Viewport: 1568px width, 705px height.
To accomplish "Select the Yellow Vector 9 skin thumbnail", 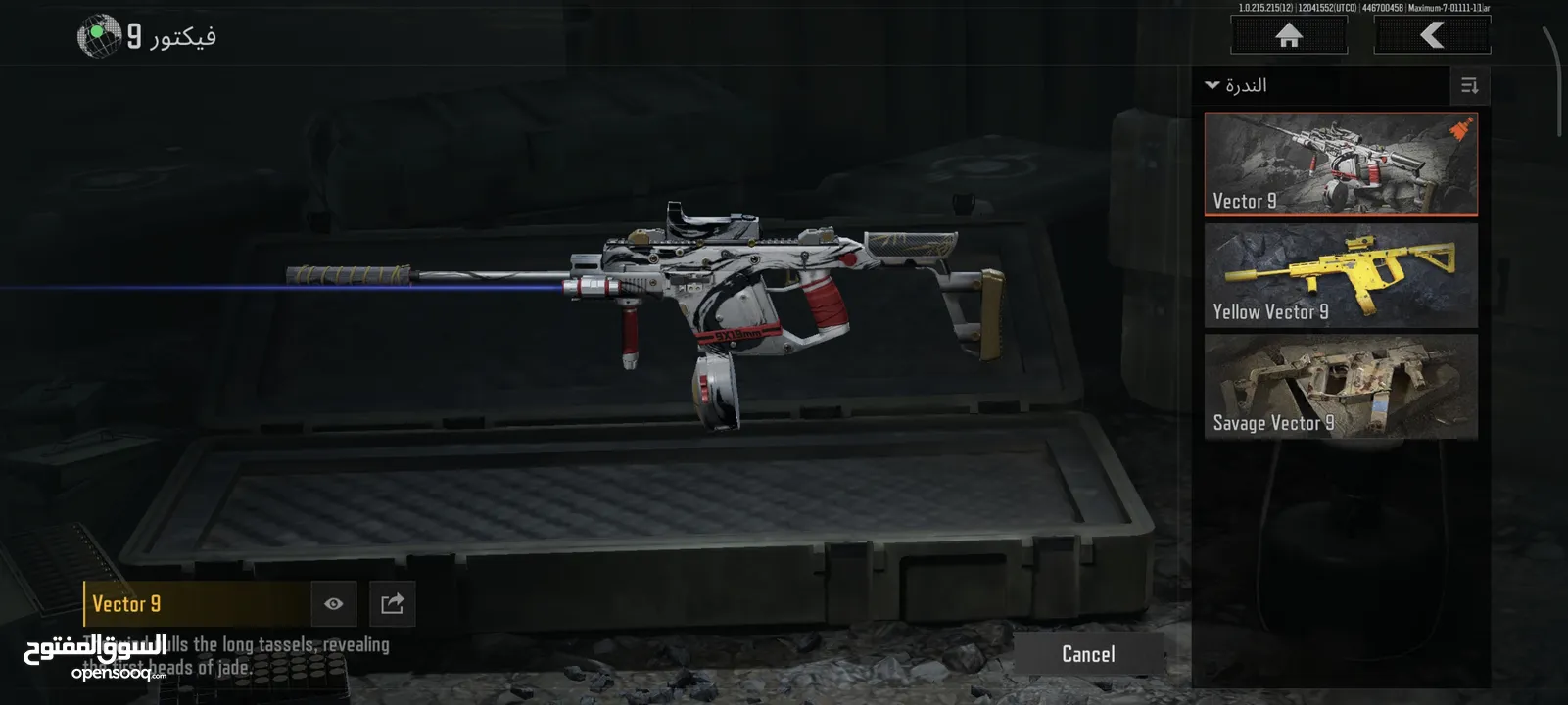I will [1339, 276].
